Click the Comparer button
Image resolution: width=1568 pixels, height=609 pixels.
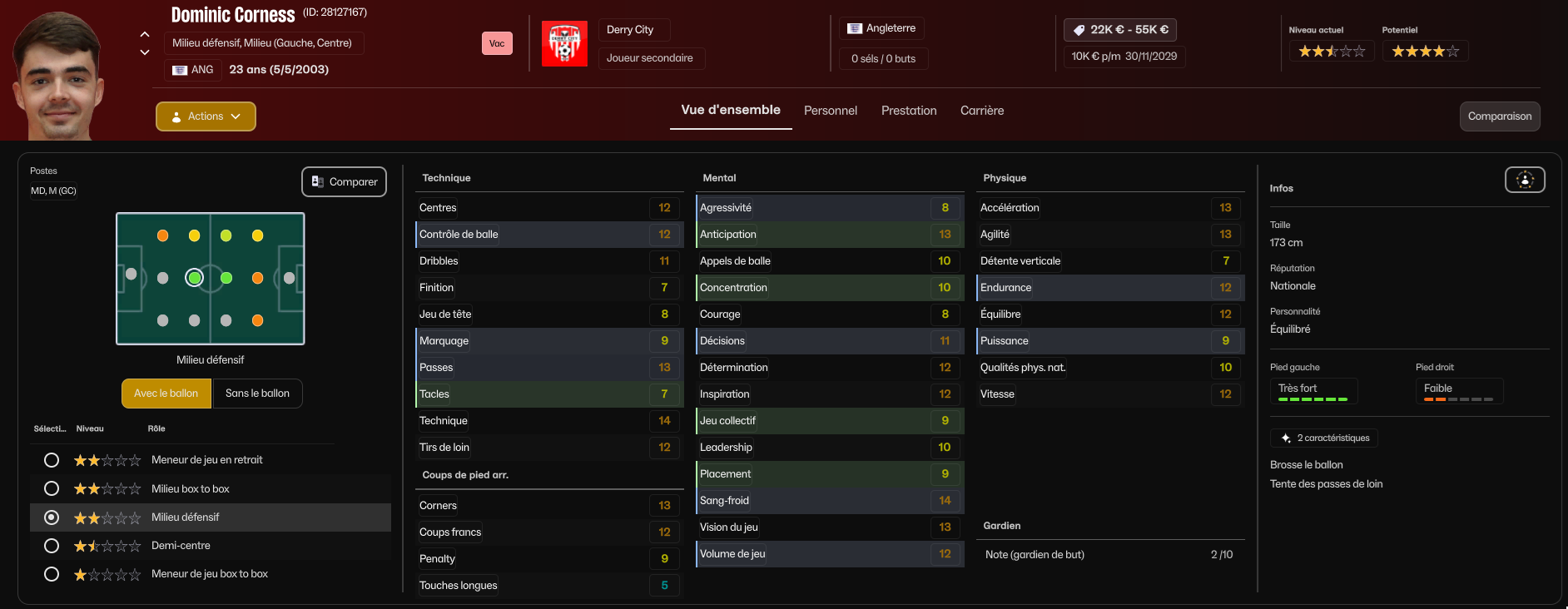(x=344, y=182)
